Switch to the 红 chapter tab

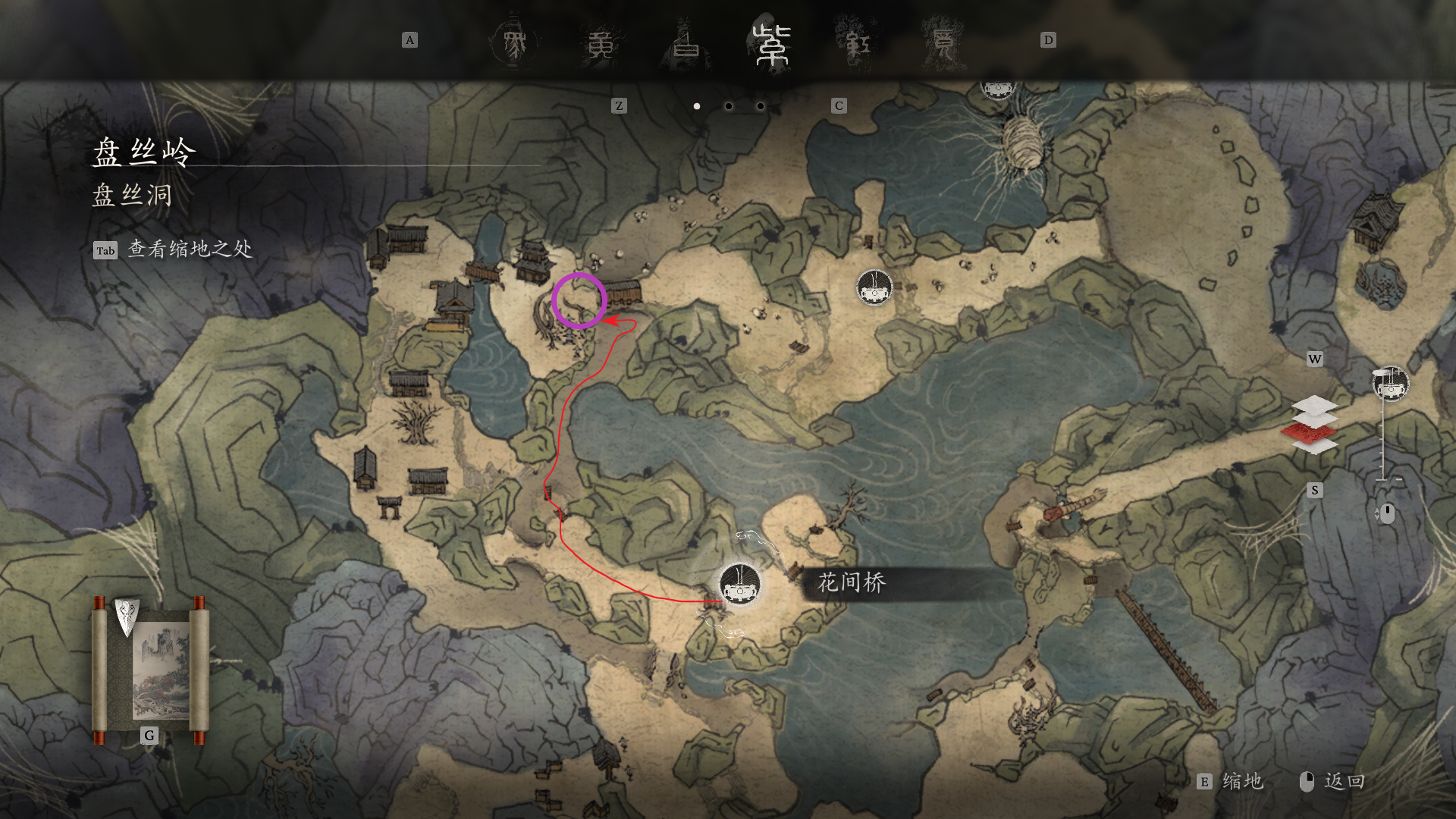pyautogui.click(x=858, y=45)
